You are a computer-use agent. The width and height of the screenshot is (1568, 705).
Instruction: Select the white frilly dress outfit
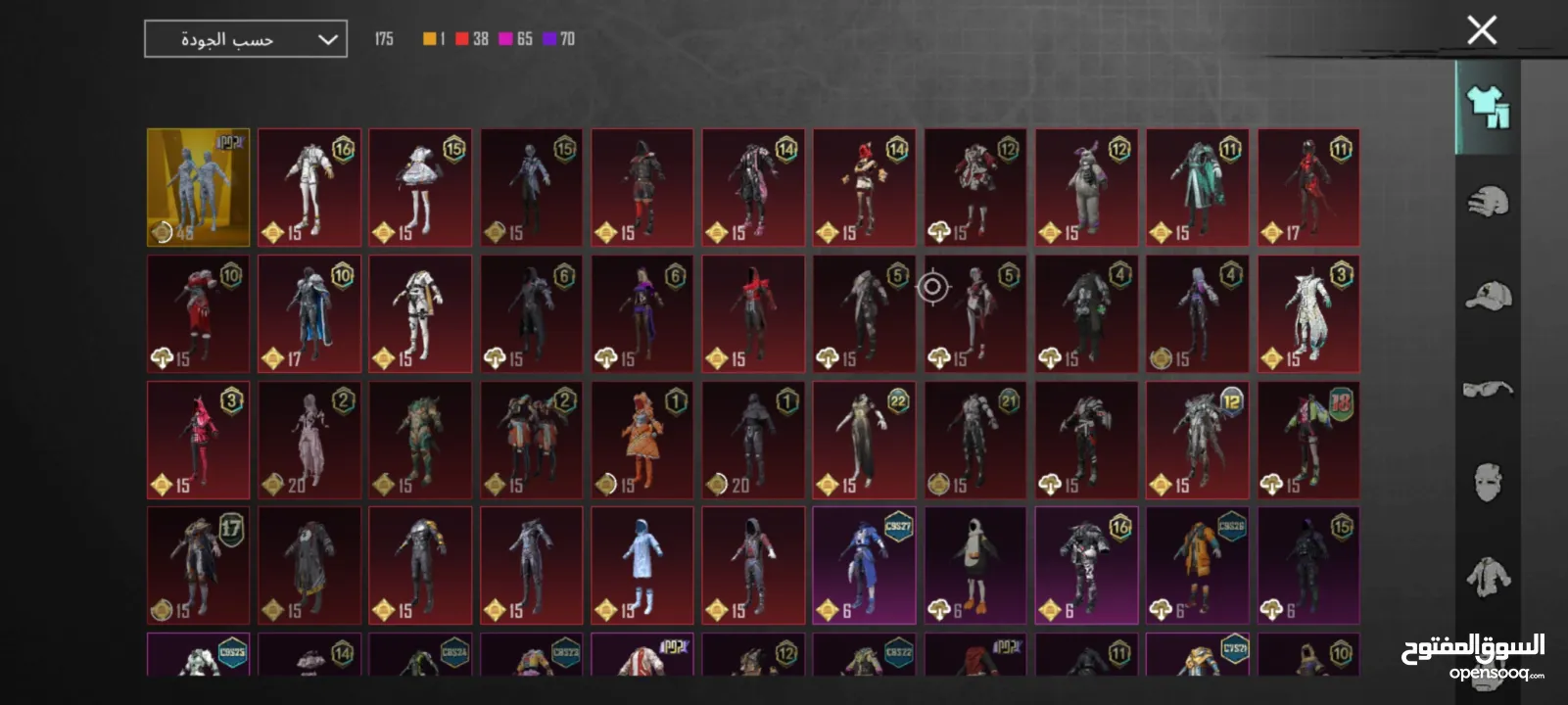pos(420,187)
